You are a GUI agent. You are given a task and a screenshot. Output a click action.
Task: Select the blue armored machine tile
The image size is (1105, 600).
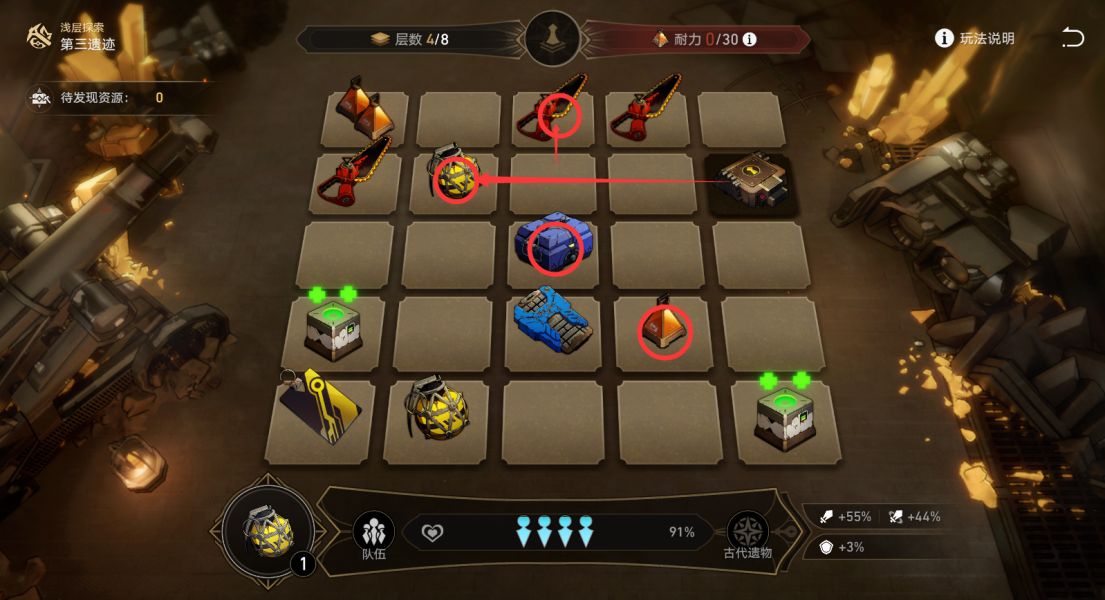coord(553,322)
